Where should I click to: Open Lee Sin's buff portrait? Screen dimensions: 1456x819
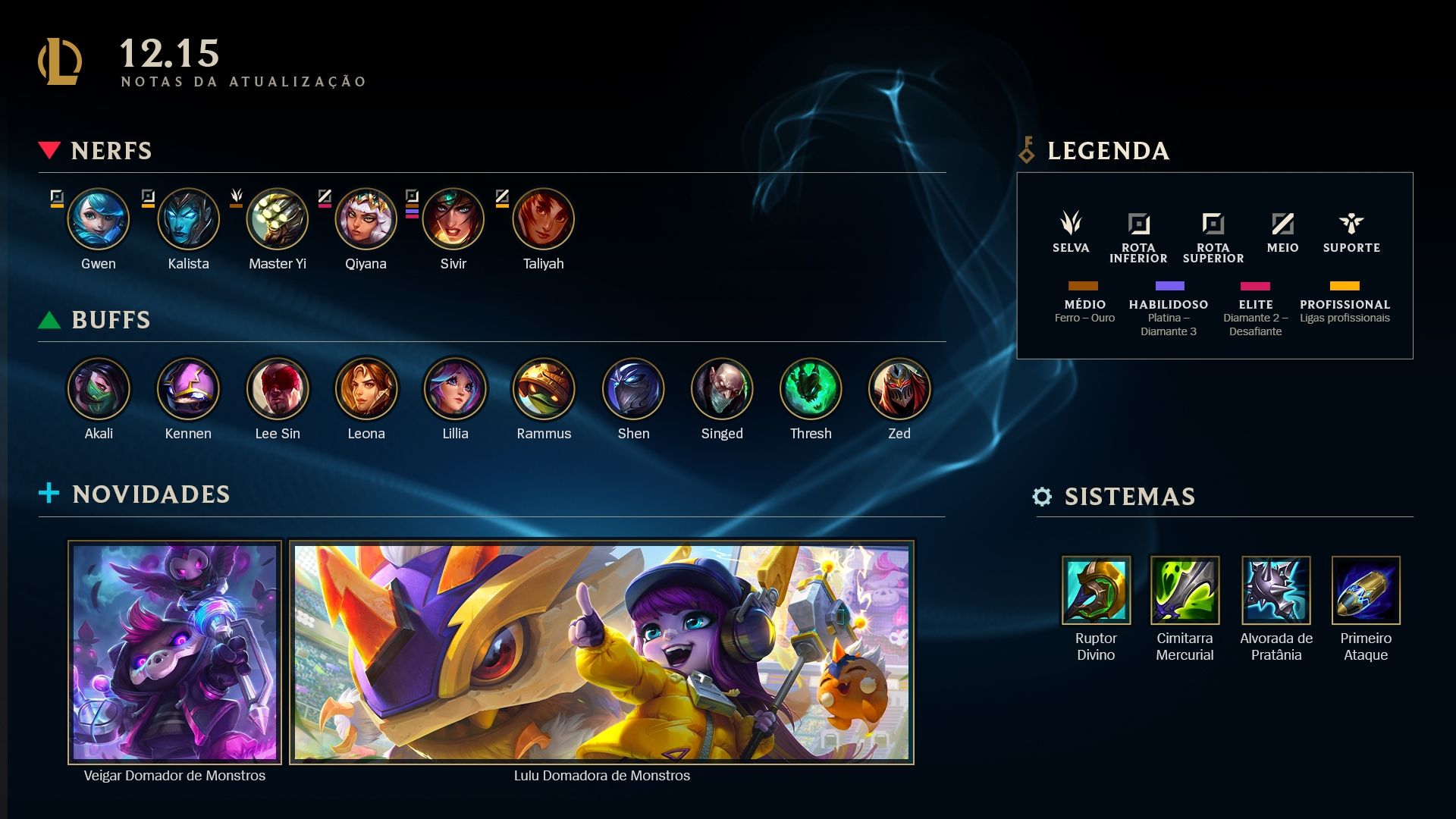point(278,389)
